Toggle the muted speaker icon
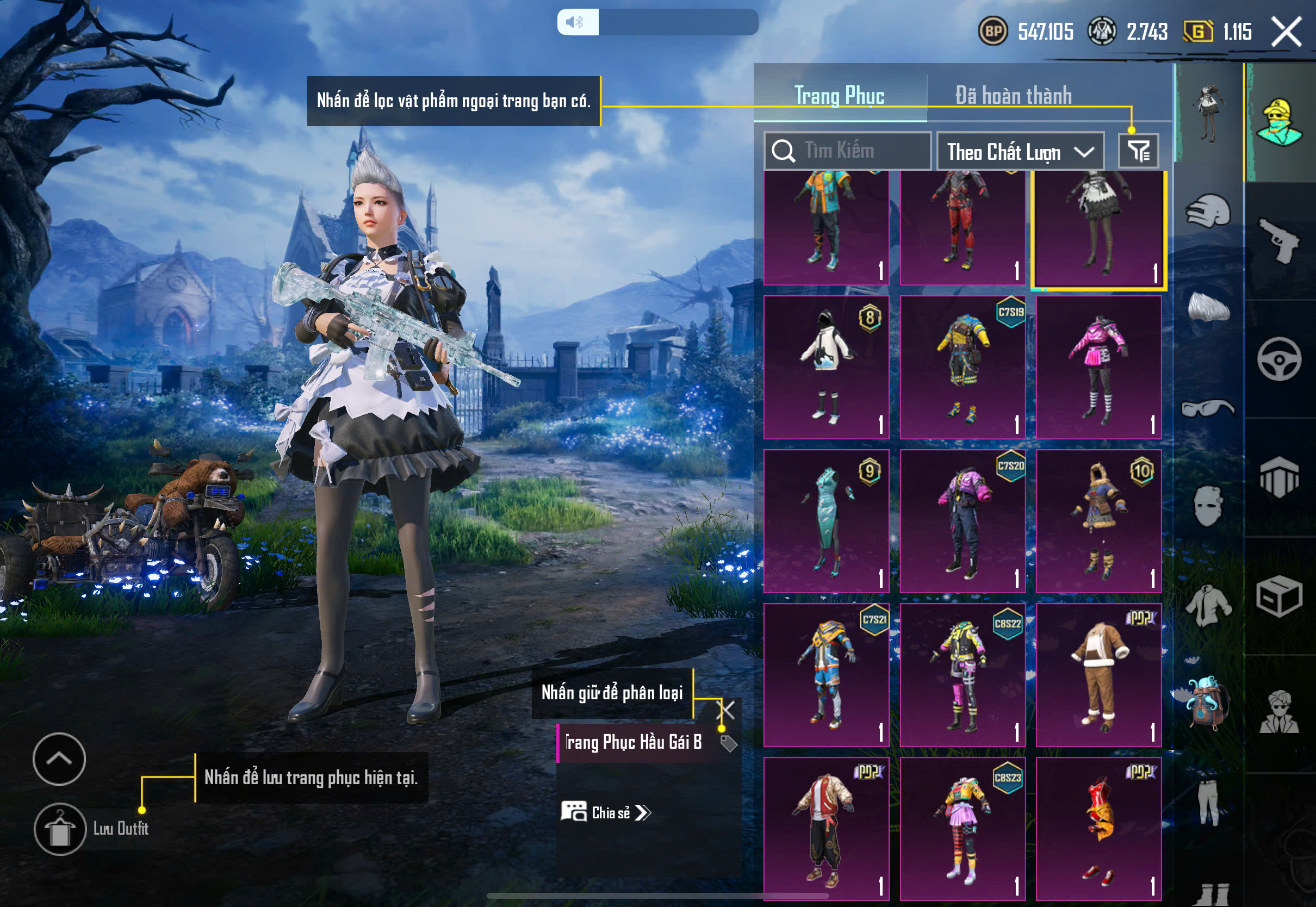This screenshot has width=1316, height=907. click(x=577, y=22)
